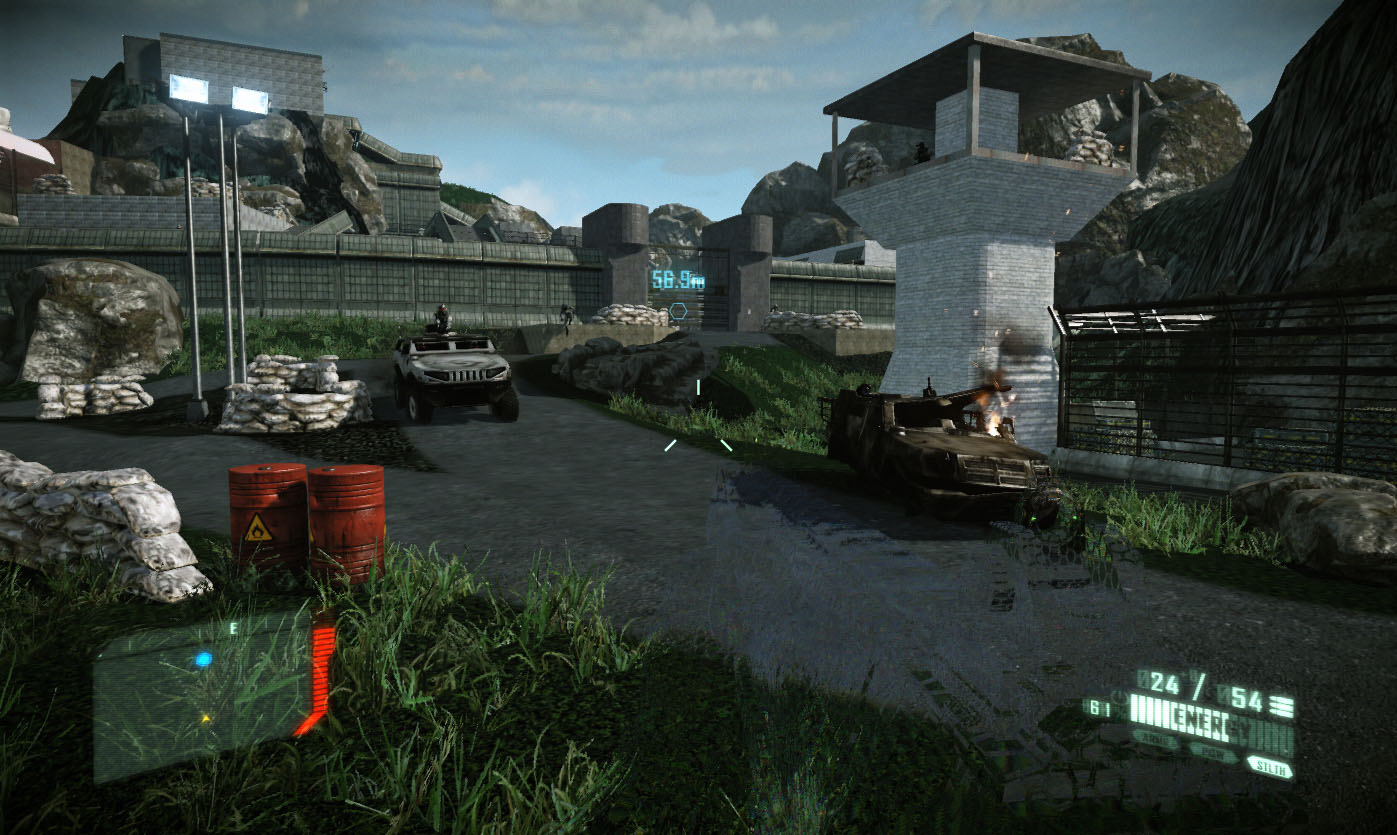
Task: Select the ARMR armor mode indicator
Action: pos(1156,740)
